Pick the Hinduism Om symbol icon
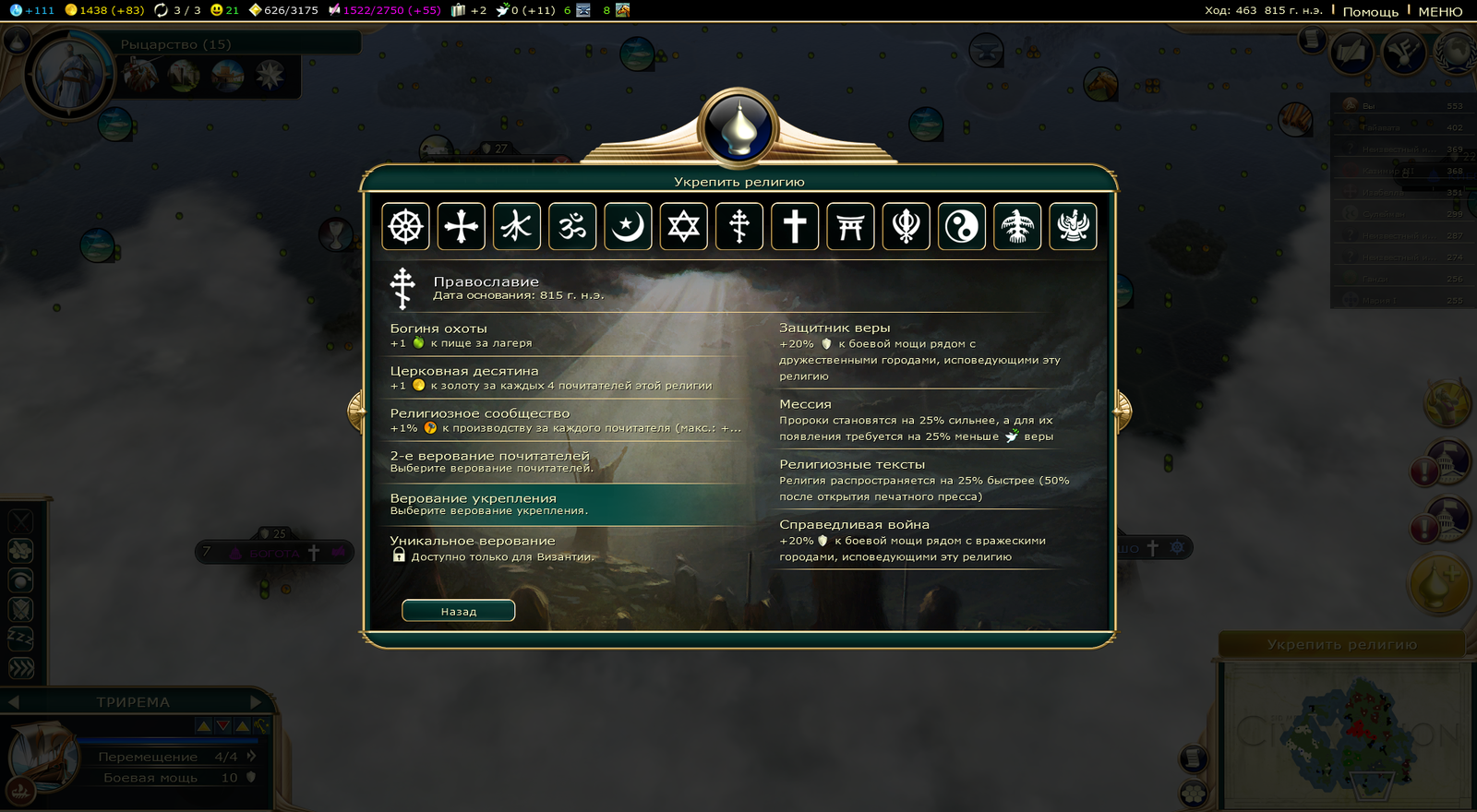This screenshot has height=812, width=1477. pyautogui.click(x=572, y=226)
